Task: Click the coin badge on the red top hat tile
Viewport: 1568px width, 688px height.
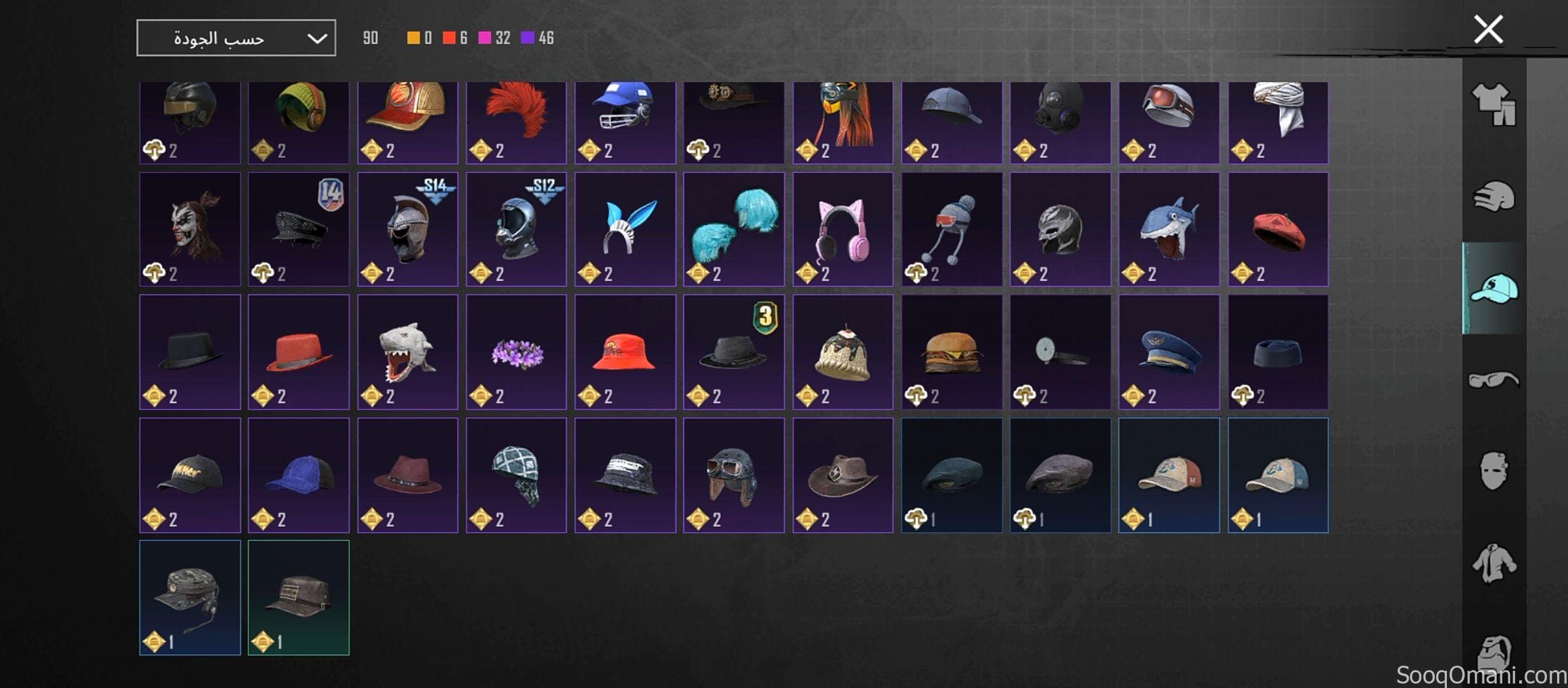Action: tap(261, 396)
